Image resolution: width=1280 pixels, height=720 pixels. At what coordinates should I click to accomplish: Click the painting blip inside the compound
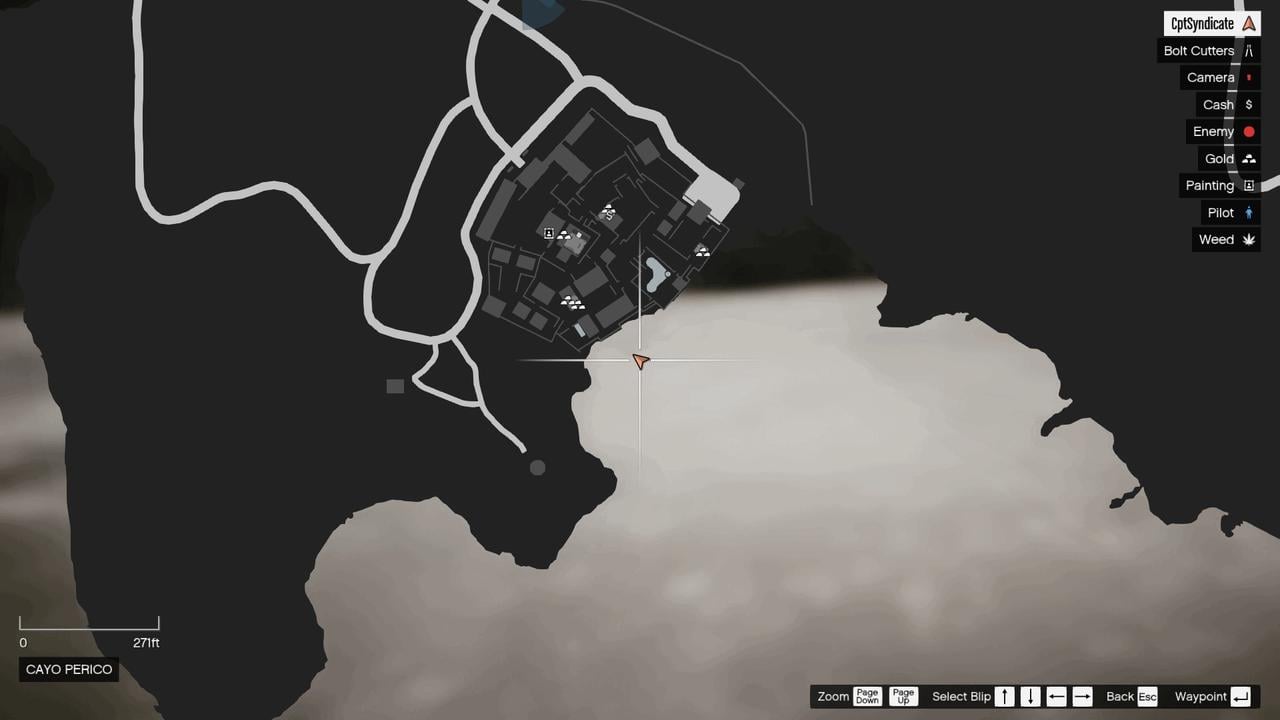point(549,233)
